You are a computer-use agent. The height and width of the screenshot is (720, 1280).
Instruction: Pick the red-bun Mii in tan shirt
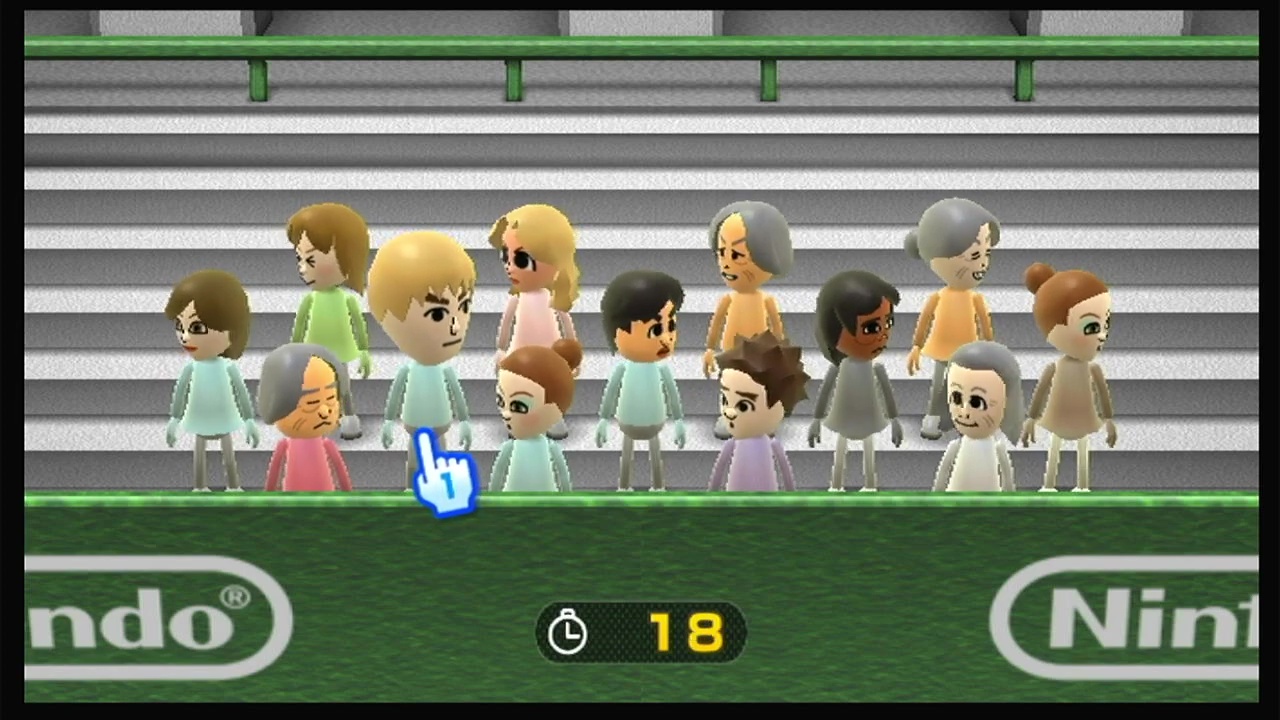click(1070, 360)
